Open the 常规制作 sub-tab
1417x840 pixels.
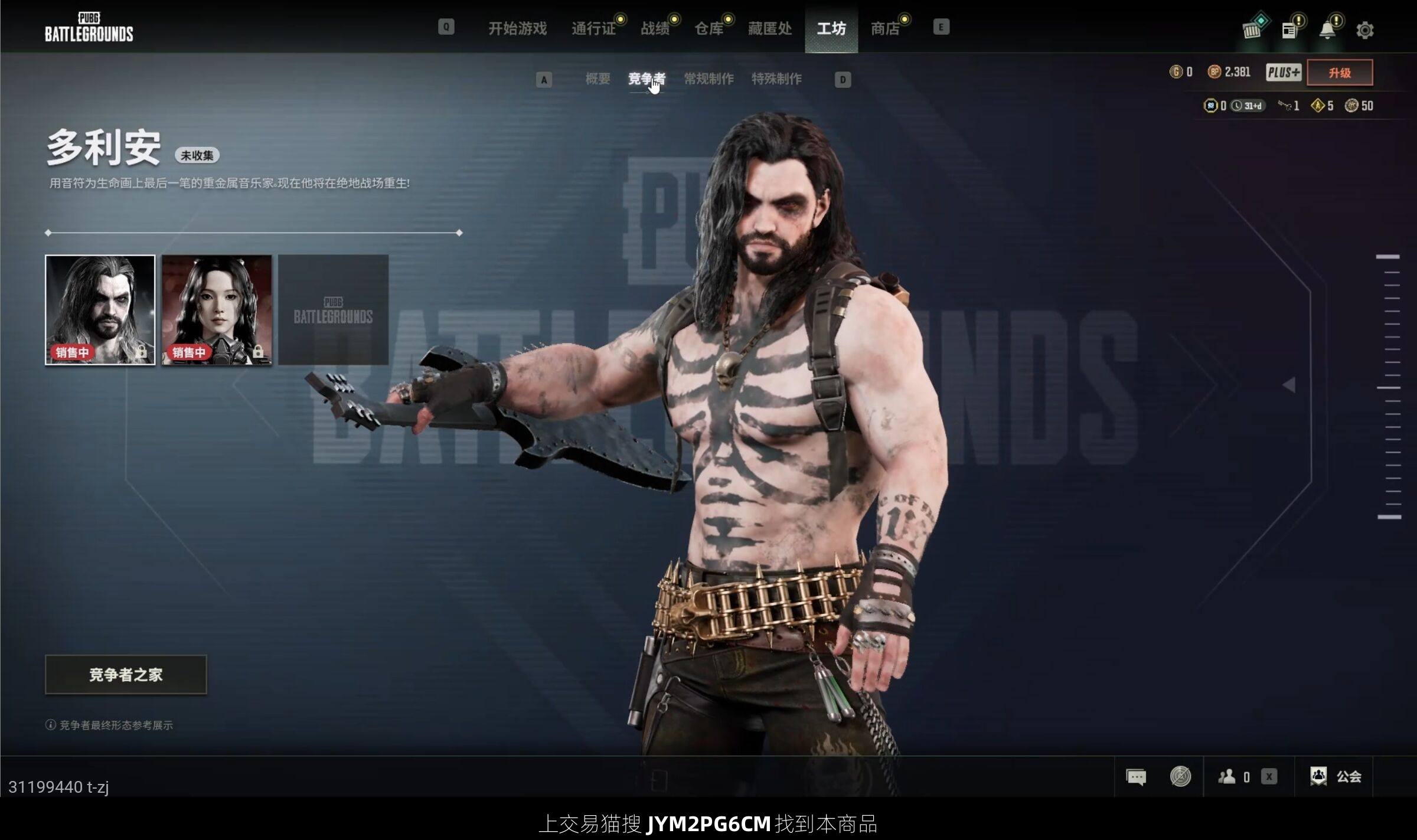click(x=708, y=79)
